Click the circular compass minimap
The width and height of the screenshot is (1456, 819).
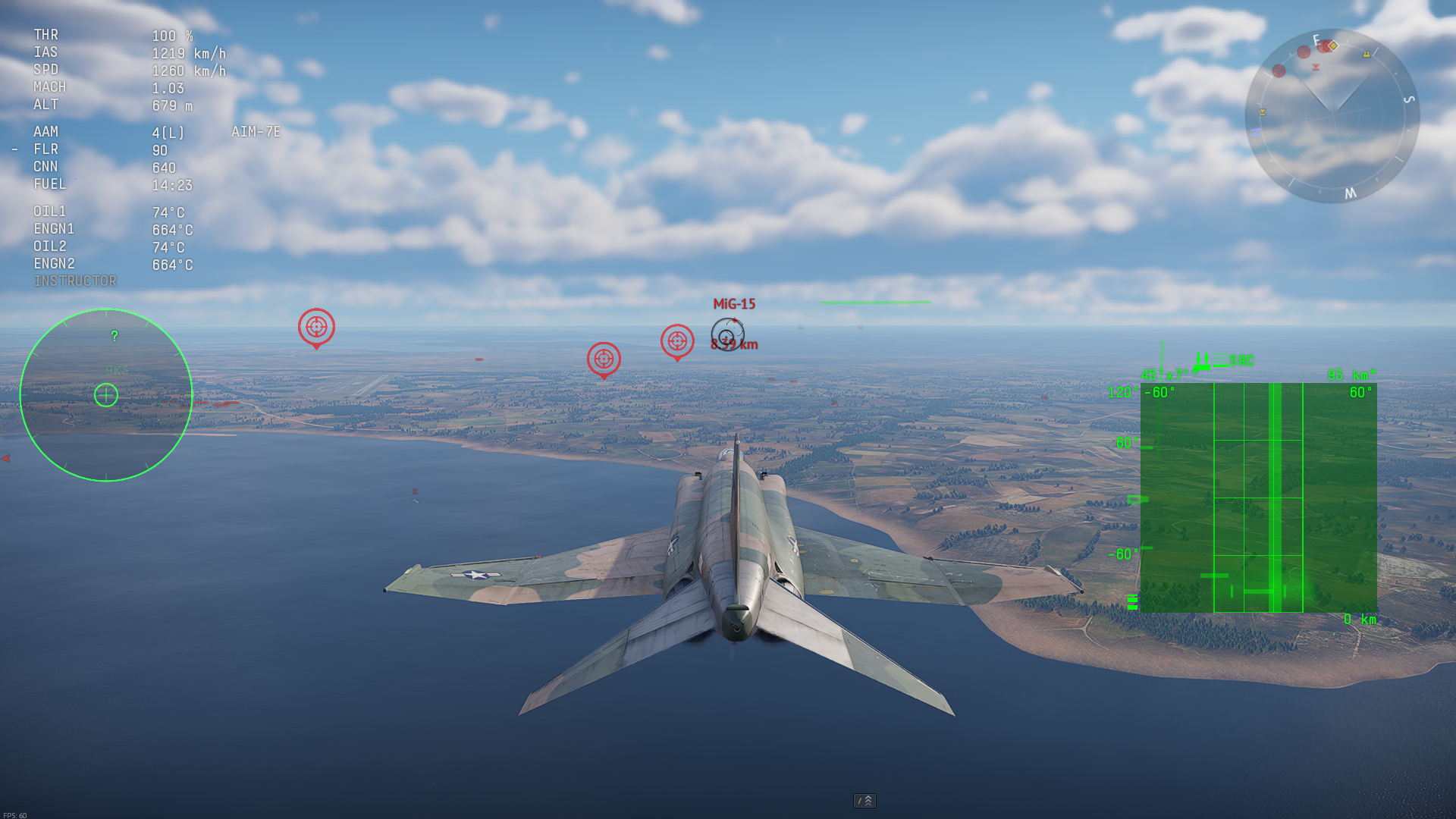tap(1332, 116)
